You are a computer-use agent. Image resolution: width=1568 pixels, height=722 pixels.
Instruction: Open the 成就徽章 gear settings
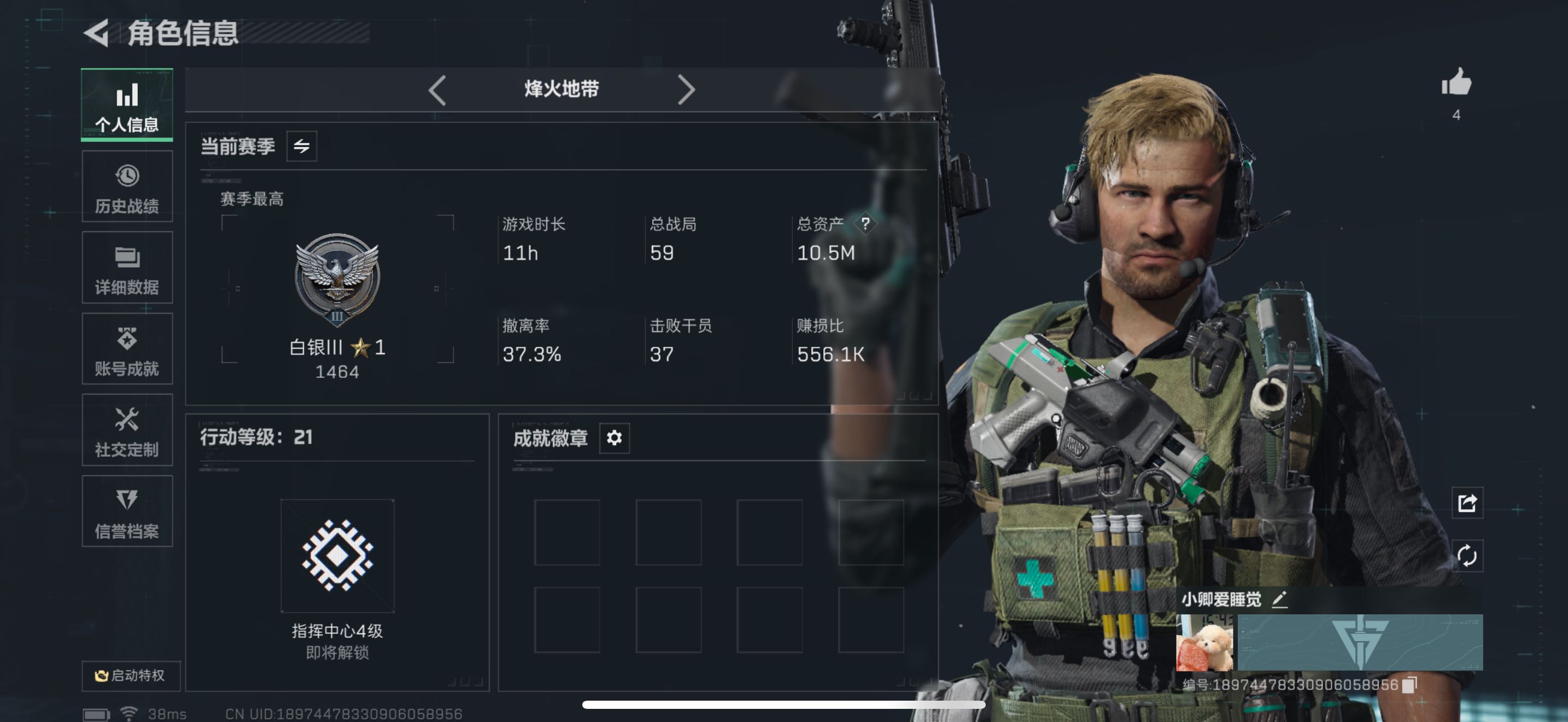click(613, 438)
